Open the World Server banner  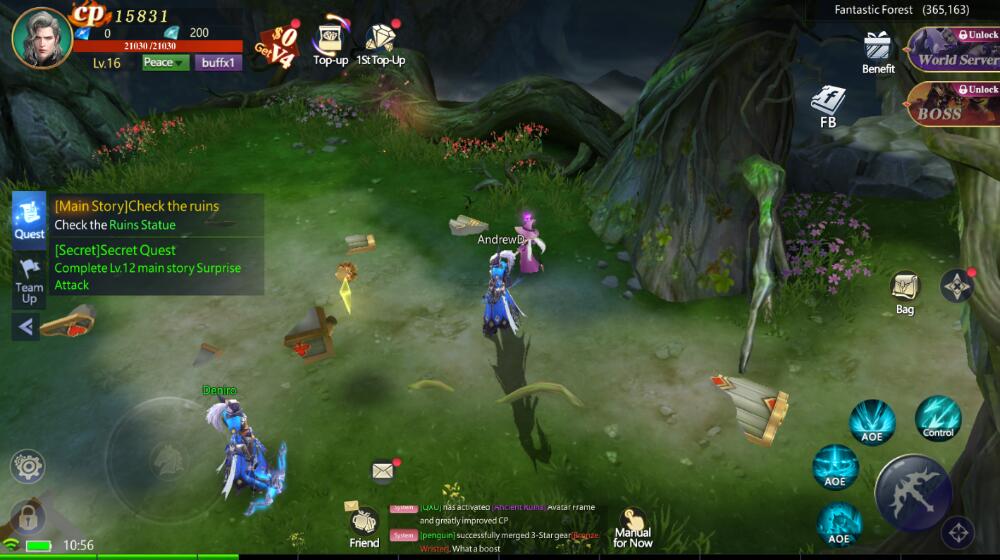pos(953,50)
